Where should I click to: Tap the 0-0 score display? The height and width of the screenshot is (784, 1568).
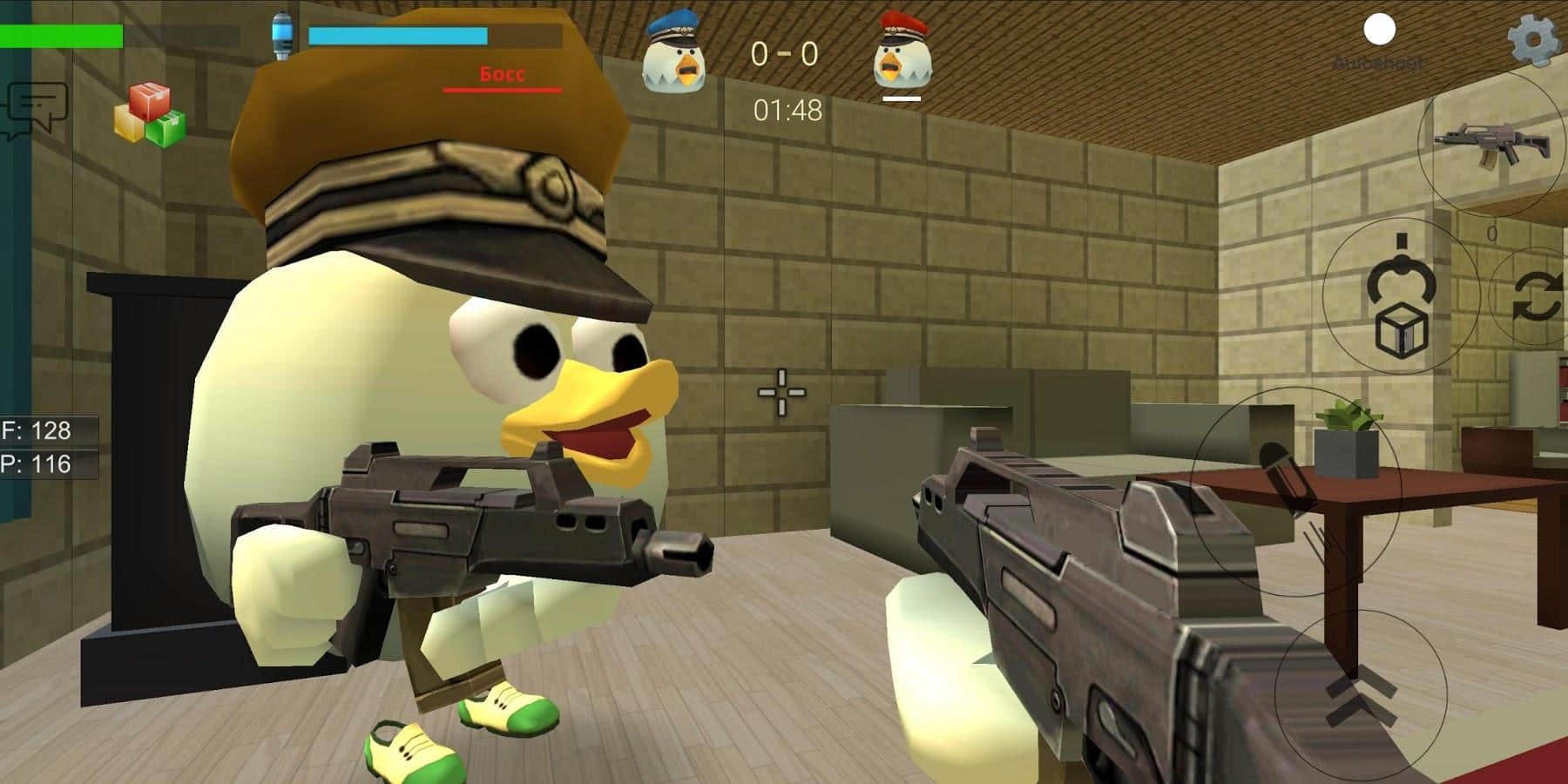tap(784, 52)
